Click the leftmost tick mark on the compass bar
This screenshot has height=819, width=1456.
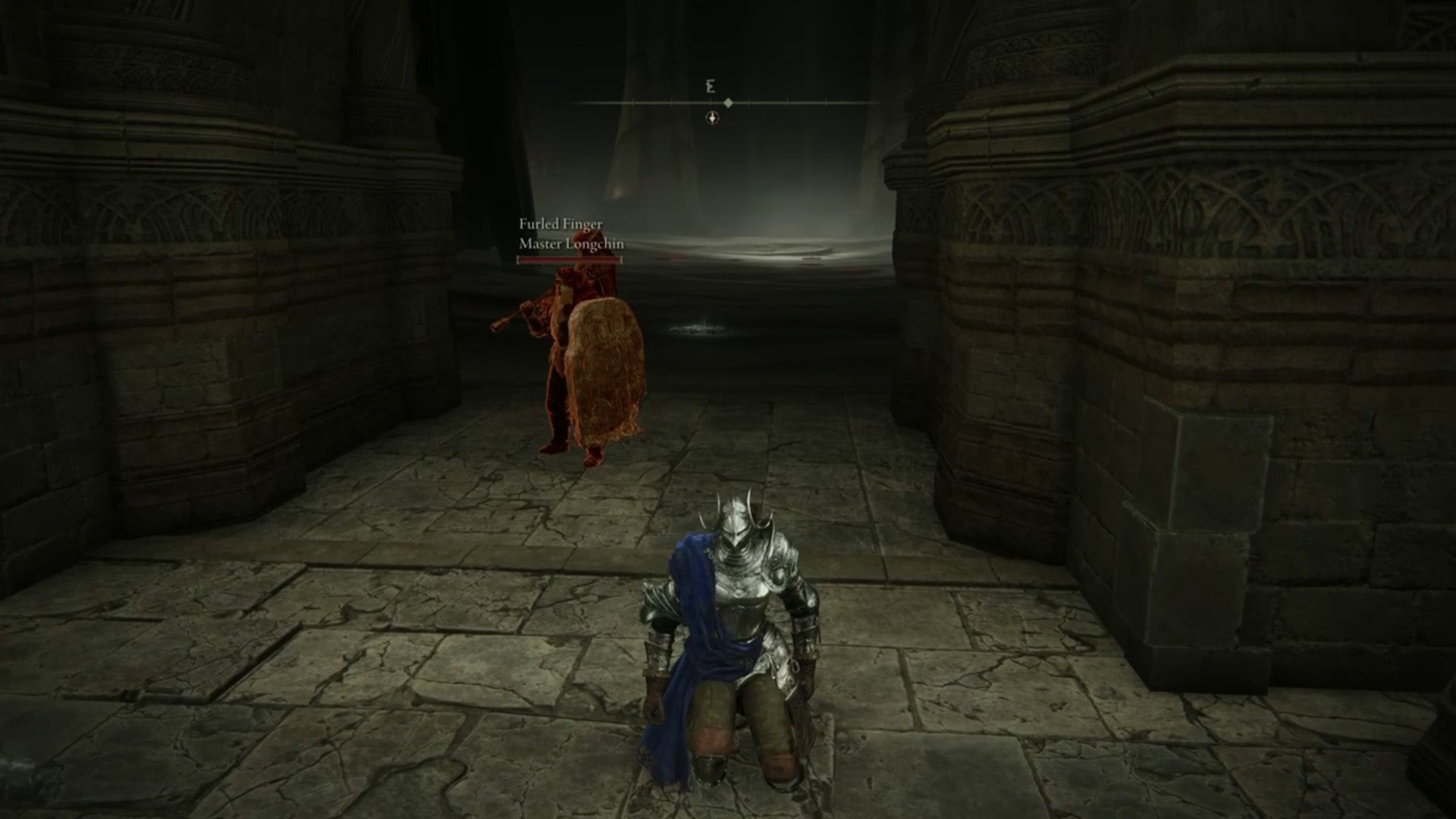(633, 102)
